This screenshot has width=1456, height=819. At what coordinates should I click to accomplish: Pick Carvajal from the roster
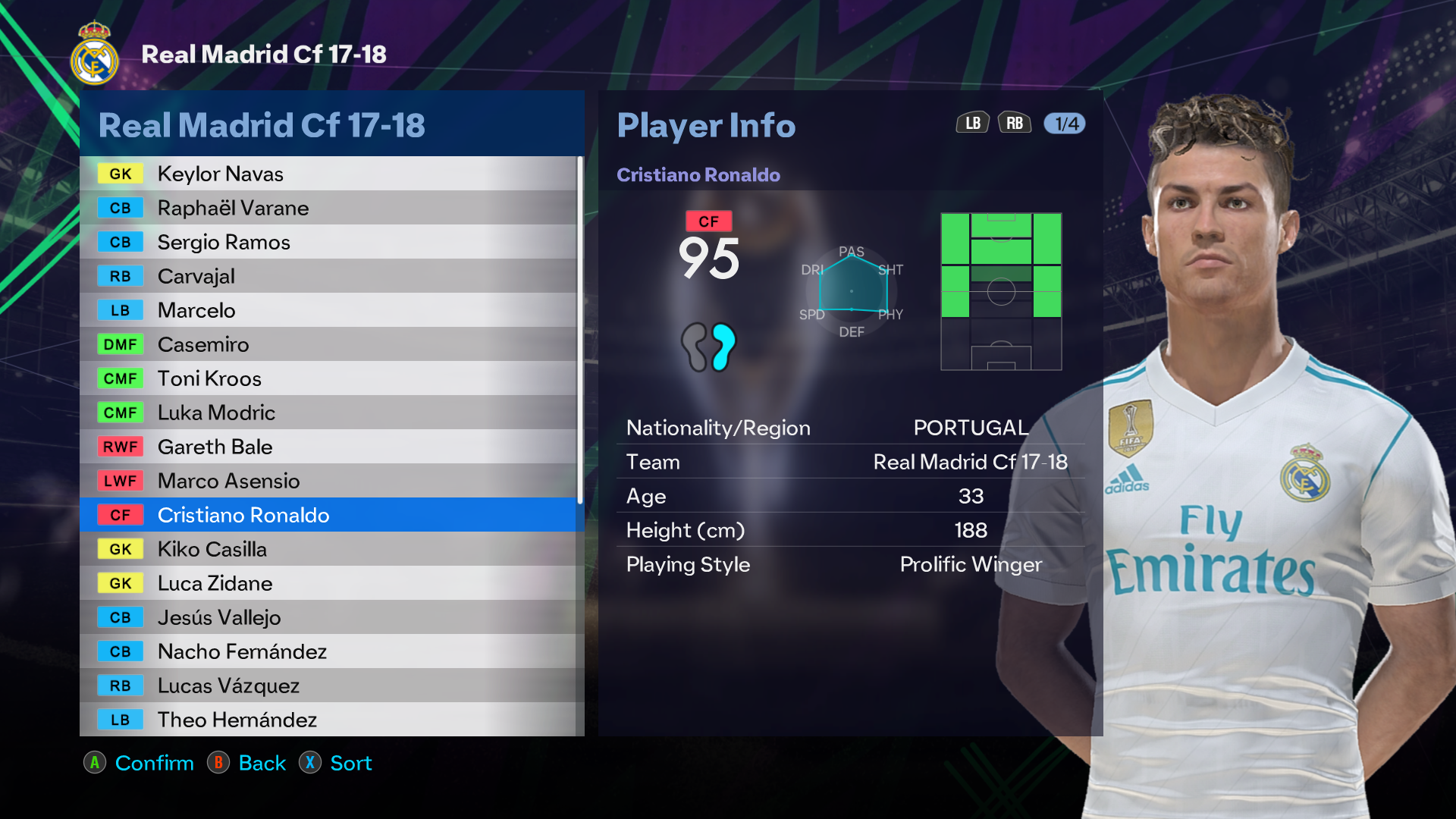pyautogui.click(x=328, y=276)
